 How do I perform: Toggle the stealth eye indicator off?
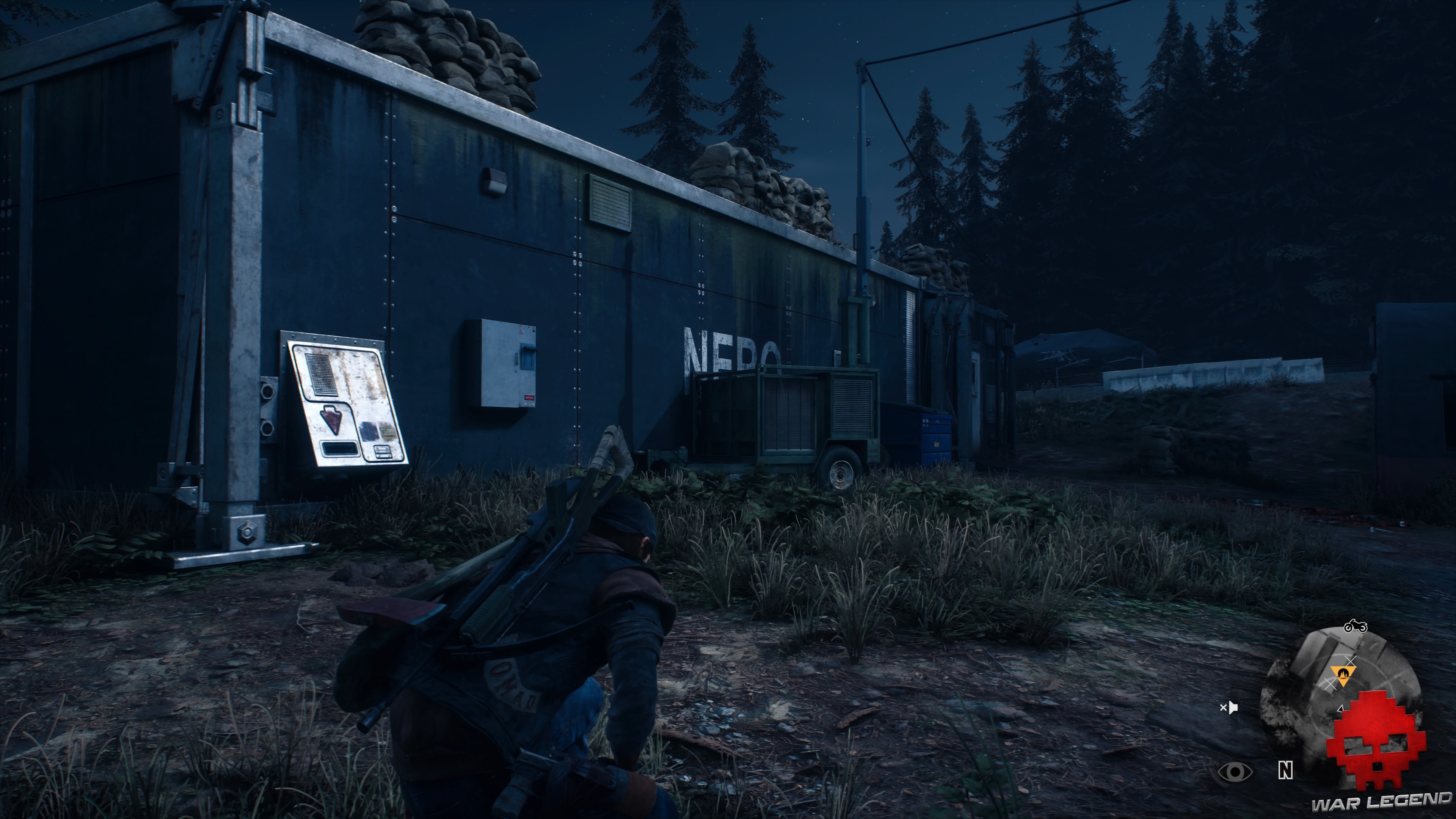(x=1236, y=772)
